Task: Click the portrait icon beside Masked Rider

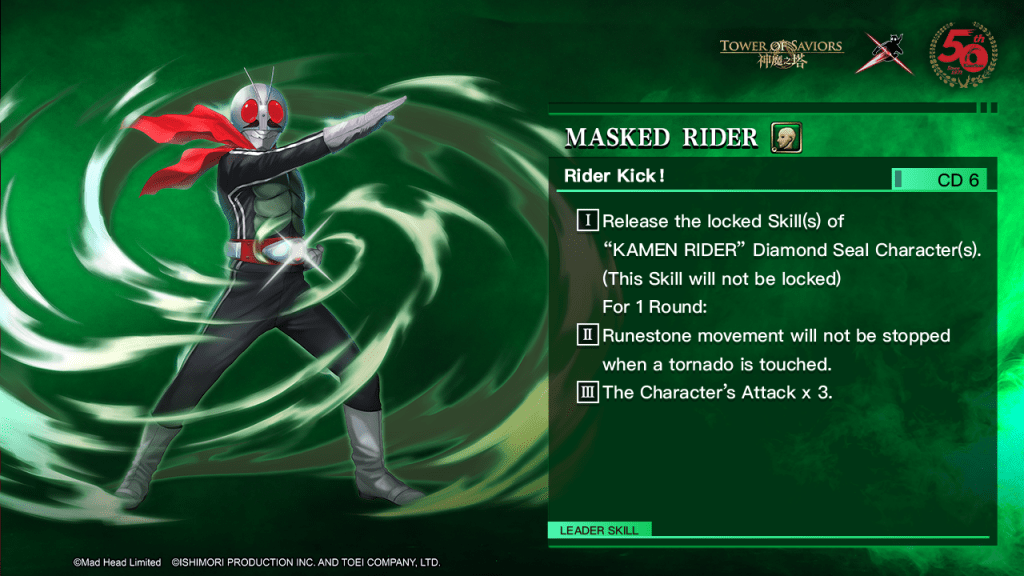Action: [x=786, y=138]
